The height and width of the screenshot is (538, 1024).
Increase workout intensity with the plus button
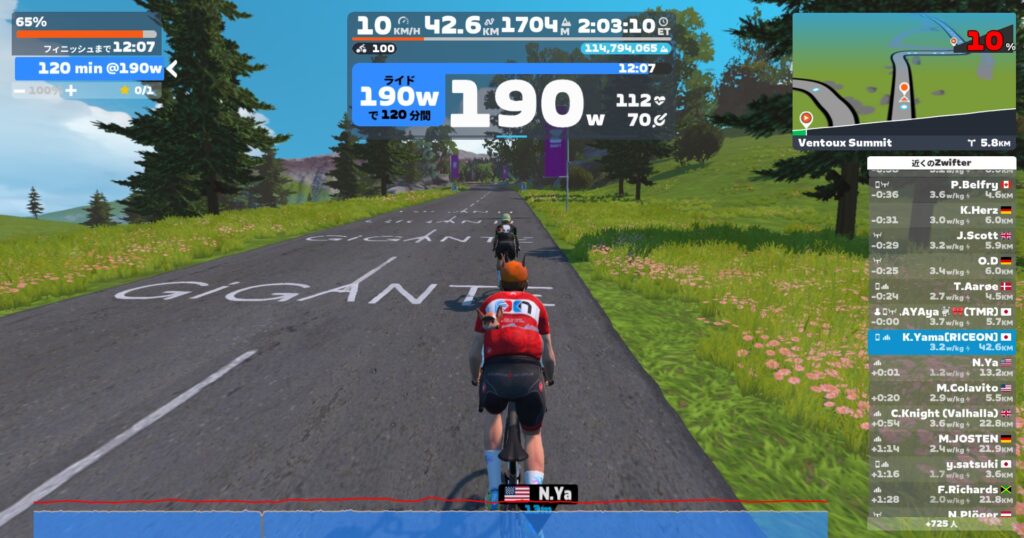[x=70, y=90]
